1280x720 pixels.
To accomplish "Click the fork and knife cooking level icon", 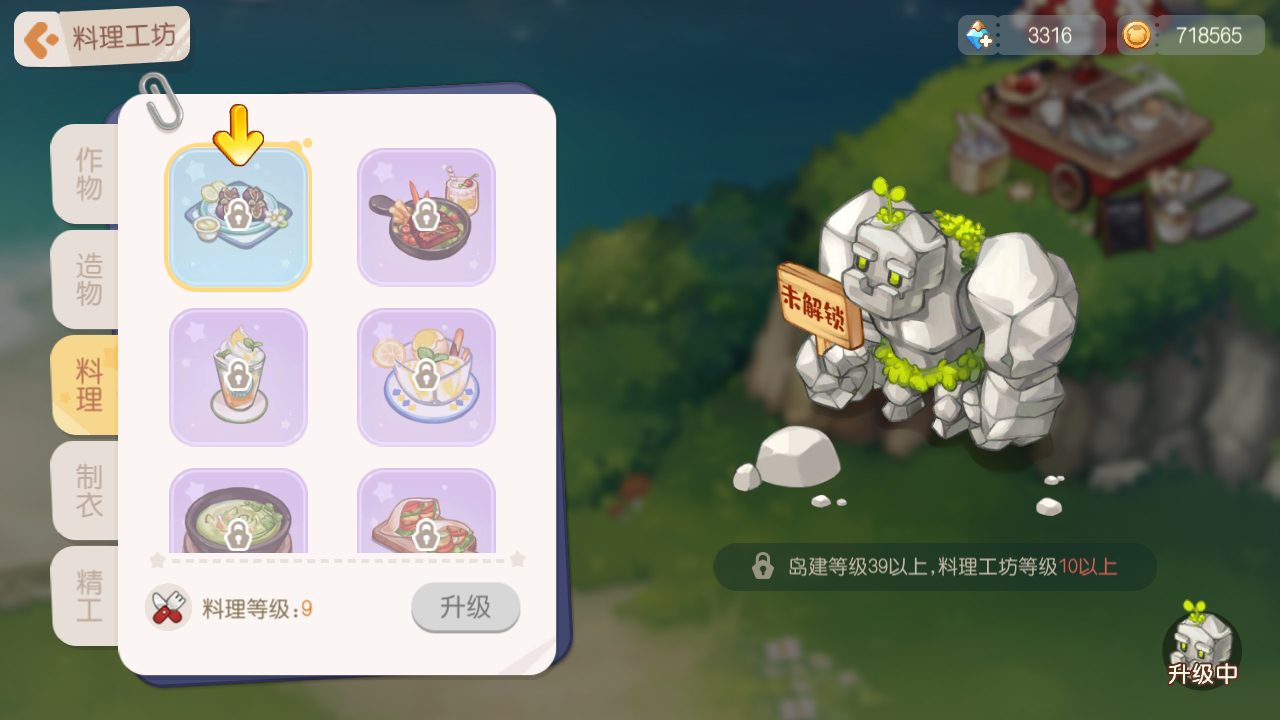I will point(169,607).
